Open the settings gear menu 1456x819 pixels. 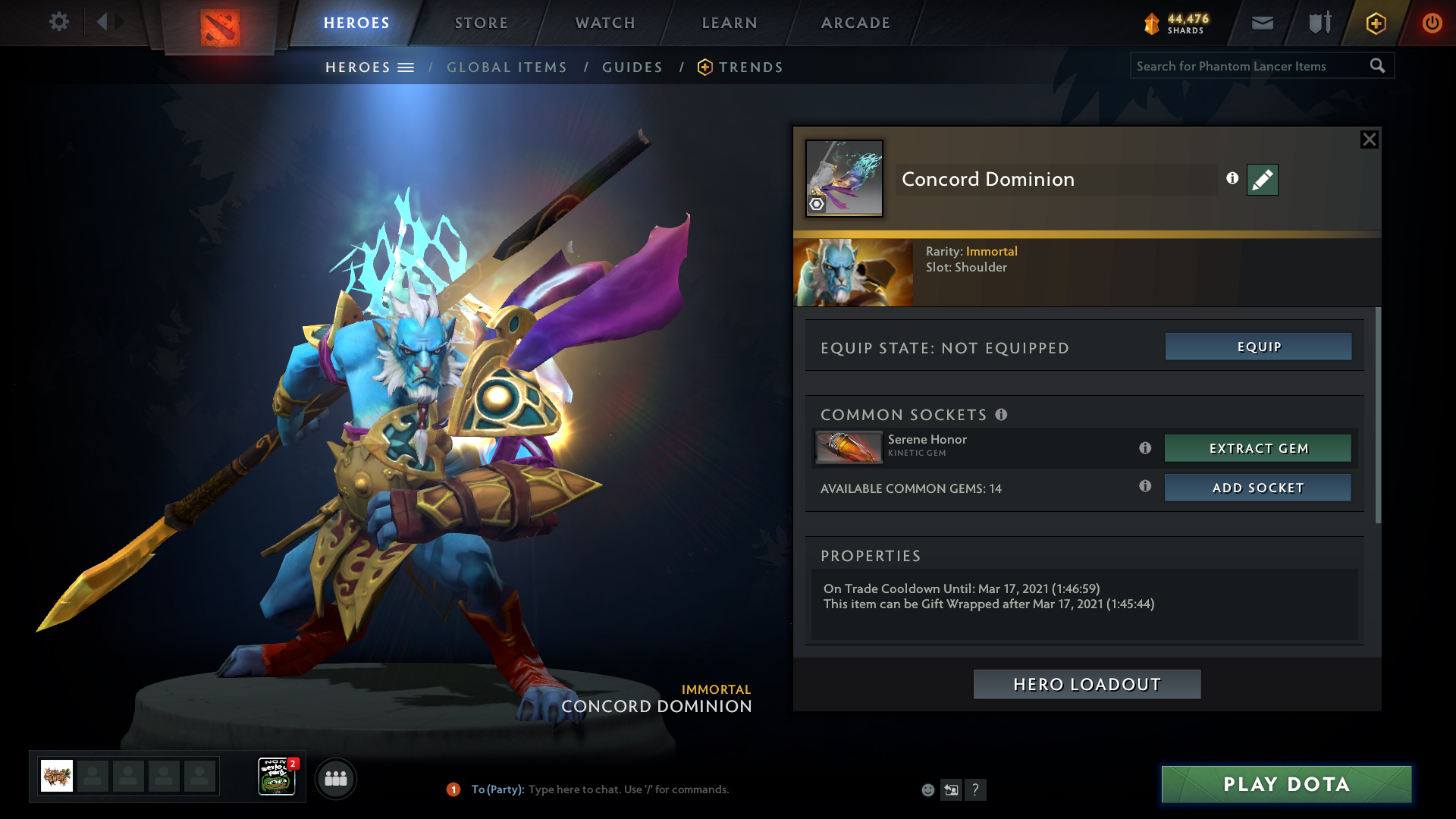tap(58, 22)
